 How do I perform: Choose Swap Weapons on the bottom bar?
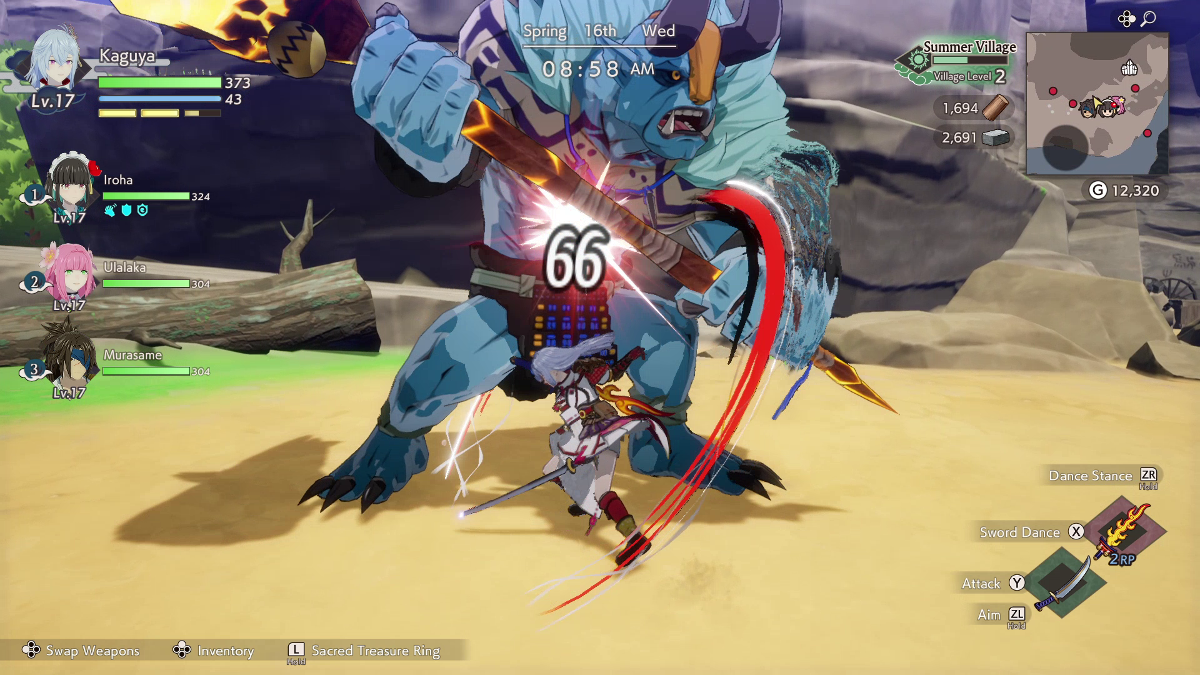(83, 651)
